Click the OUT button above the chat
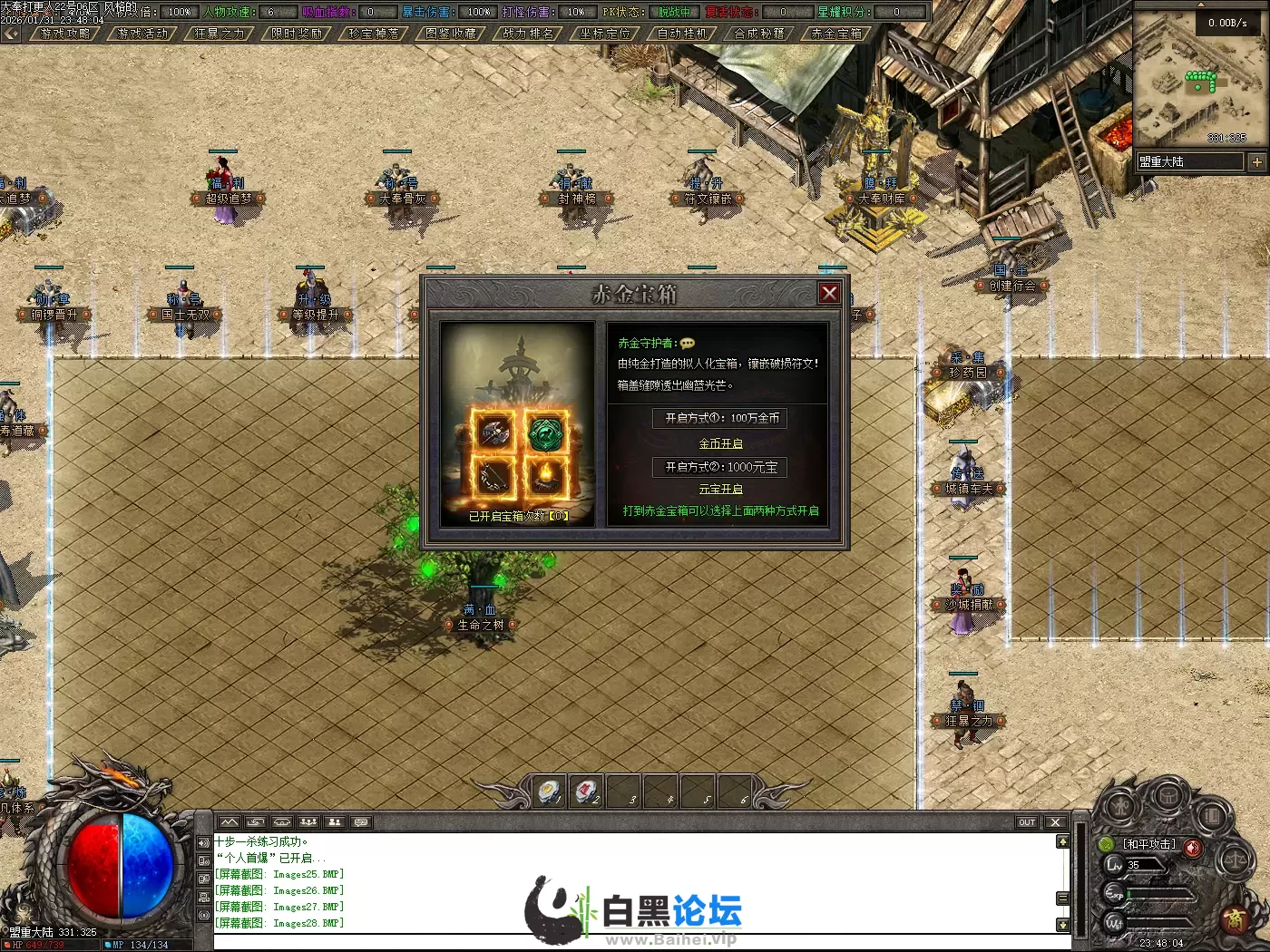 point(1026,822)
